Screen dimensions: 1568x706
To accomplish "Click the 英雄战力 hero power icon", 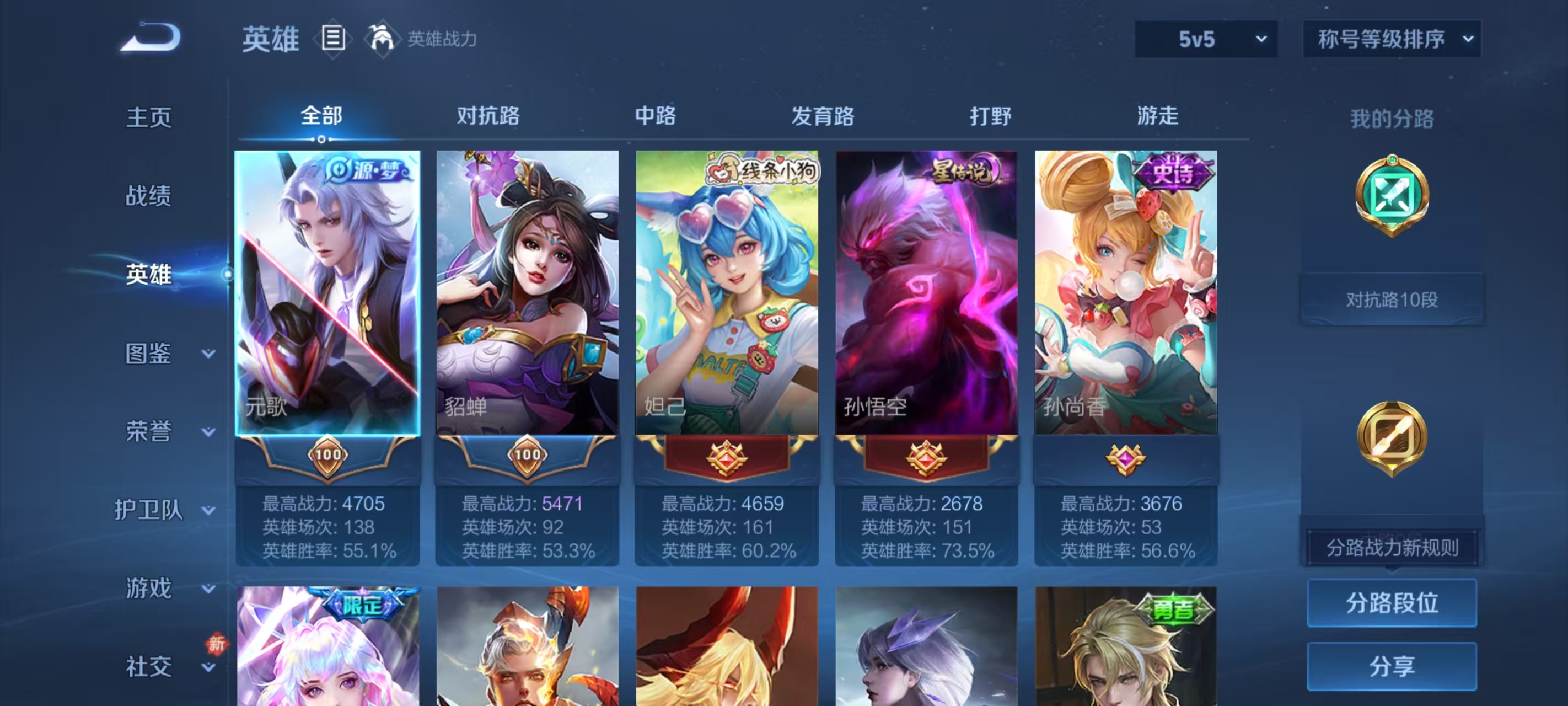I will tap(382, 39).
